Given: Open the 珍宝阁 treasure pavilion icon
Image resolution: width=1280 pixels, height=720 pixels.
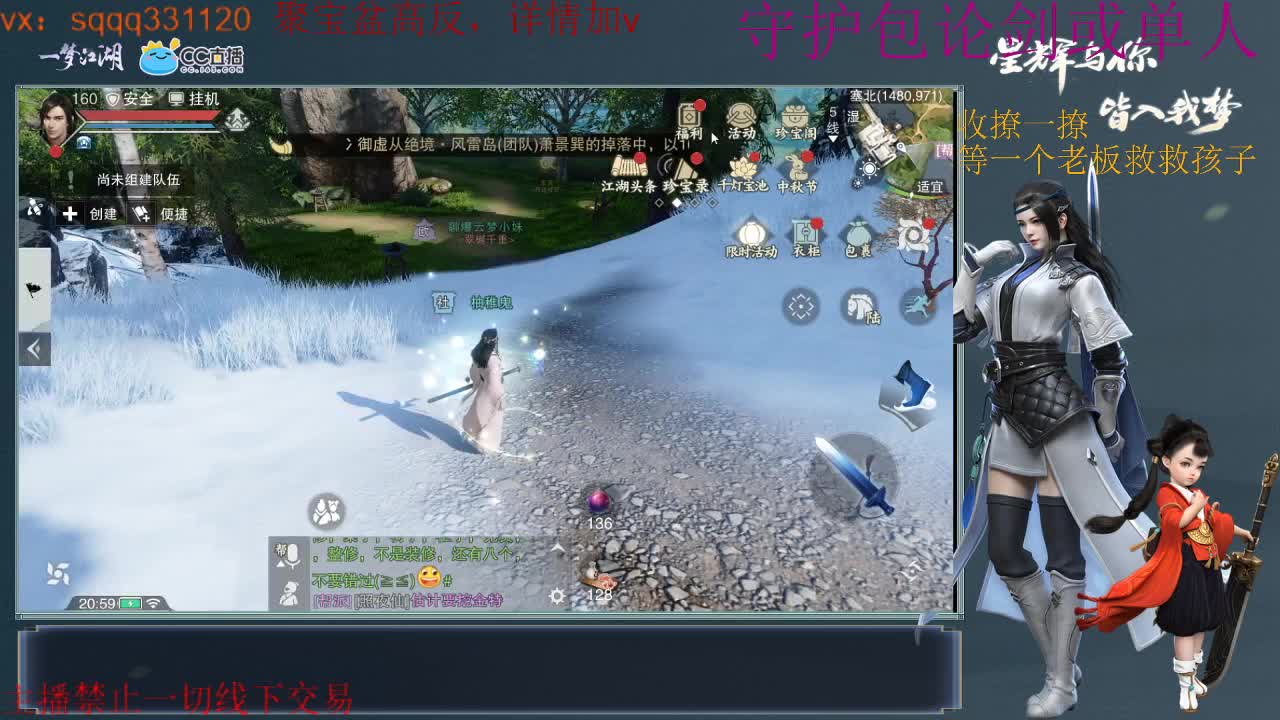Looking at the screenshot, I should click(794, 115).
